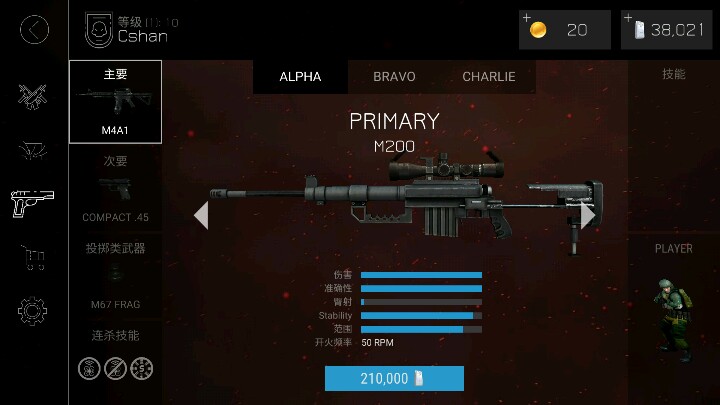Open the mask icon in sidebar
The width and height of the screenshot is (720, 405).
[x=34, y=150]
